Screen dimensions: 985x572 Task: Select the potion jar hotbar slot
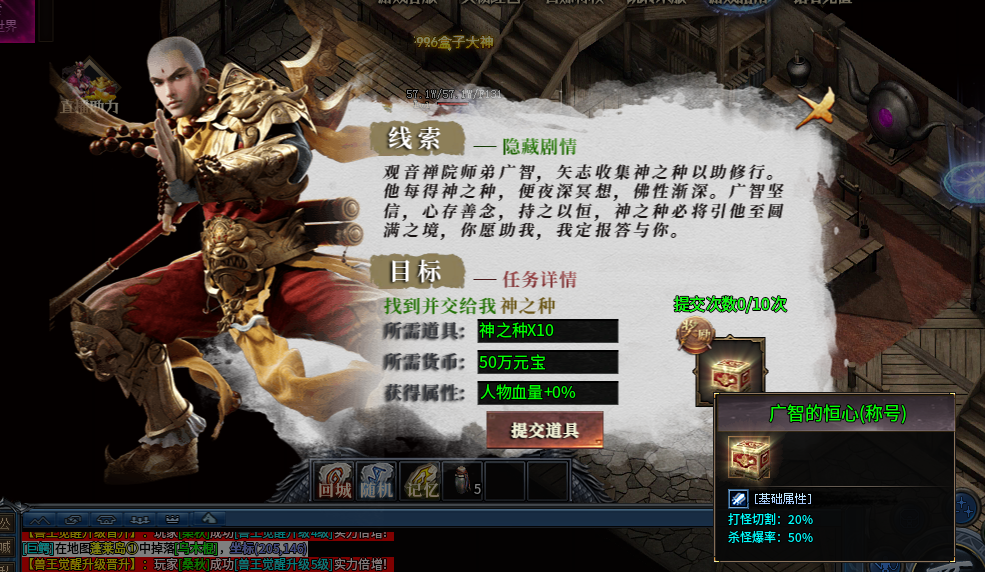[x=464, y=480]
